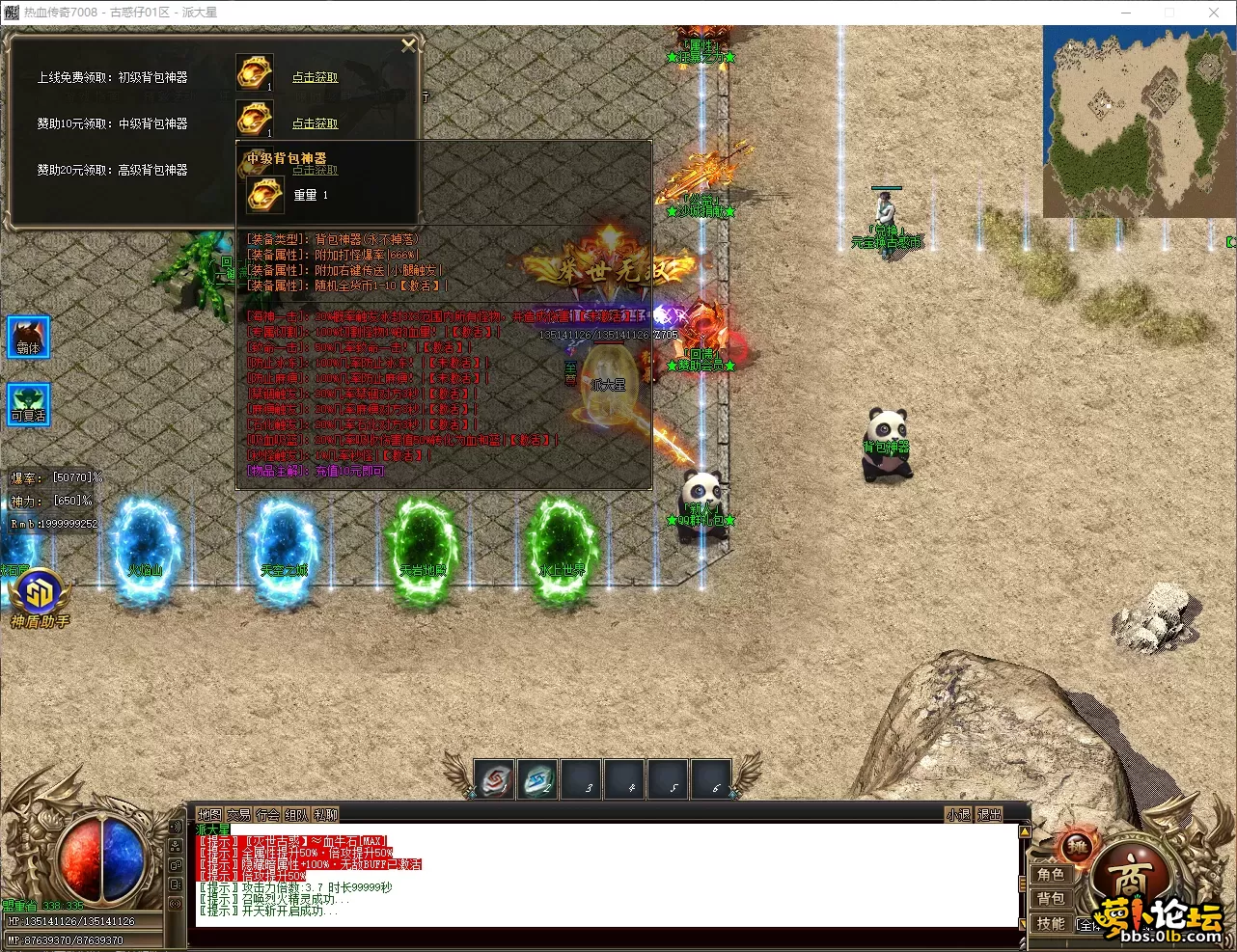Screen dimensions: 1237x952
Task: Click the 退出 exit button
Action: (x=989, y=815)
